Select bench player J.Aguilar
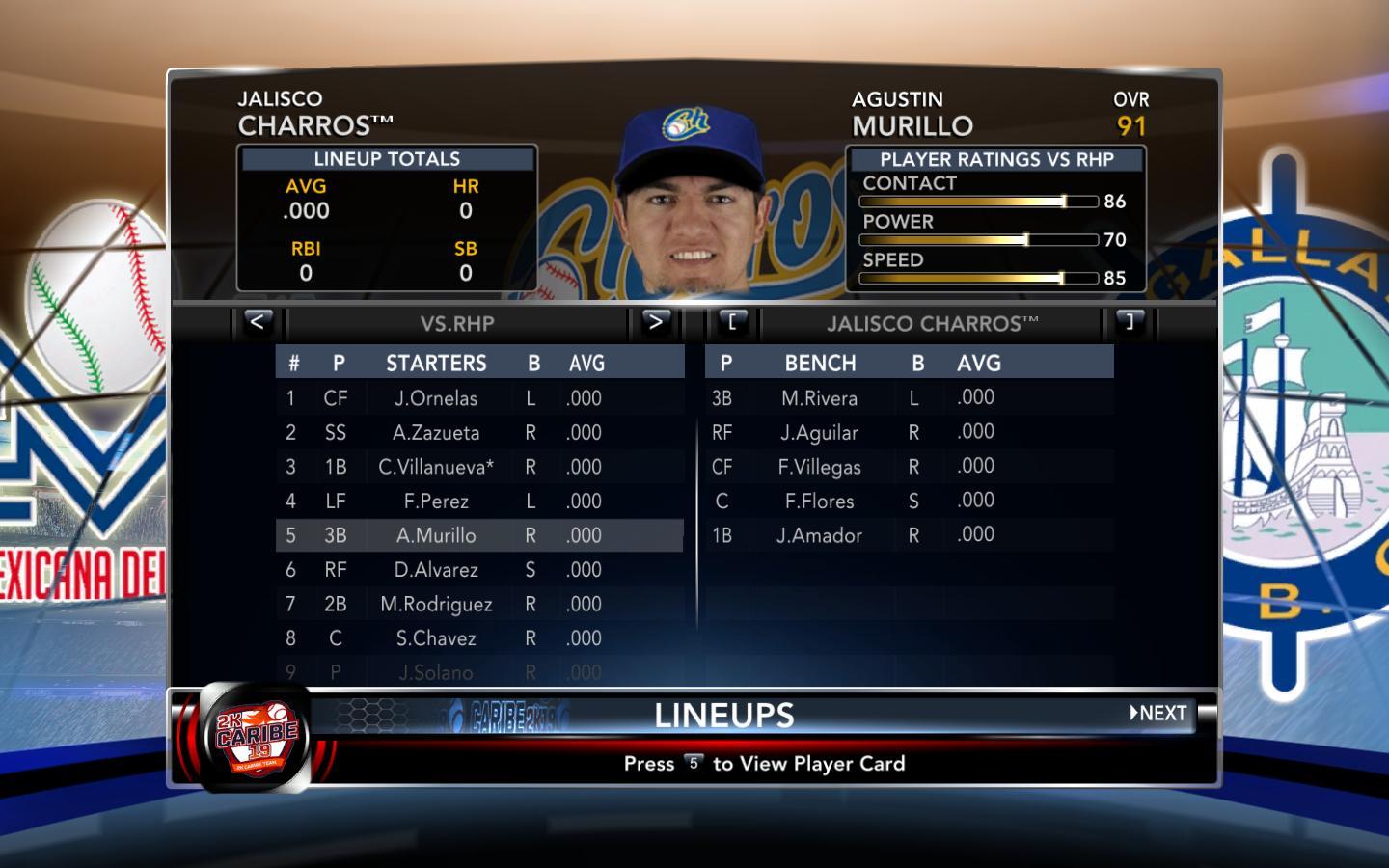 [819, 433]
